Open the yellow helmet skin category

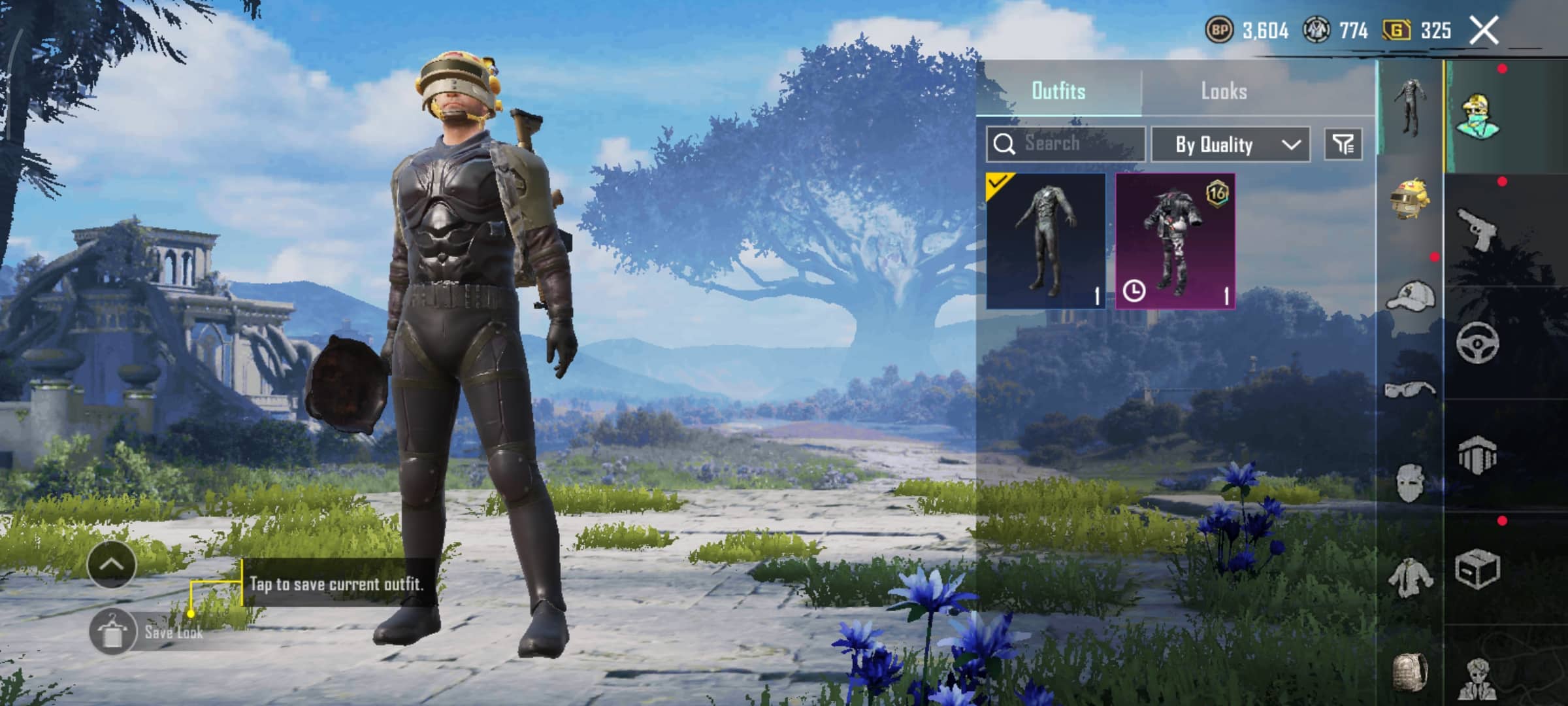(x=1409, y=198)
